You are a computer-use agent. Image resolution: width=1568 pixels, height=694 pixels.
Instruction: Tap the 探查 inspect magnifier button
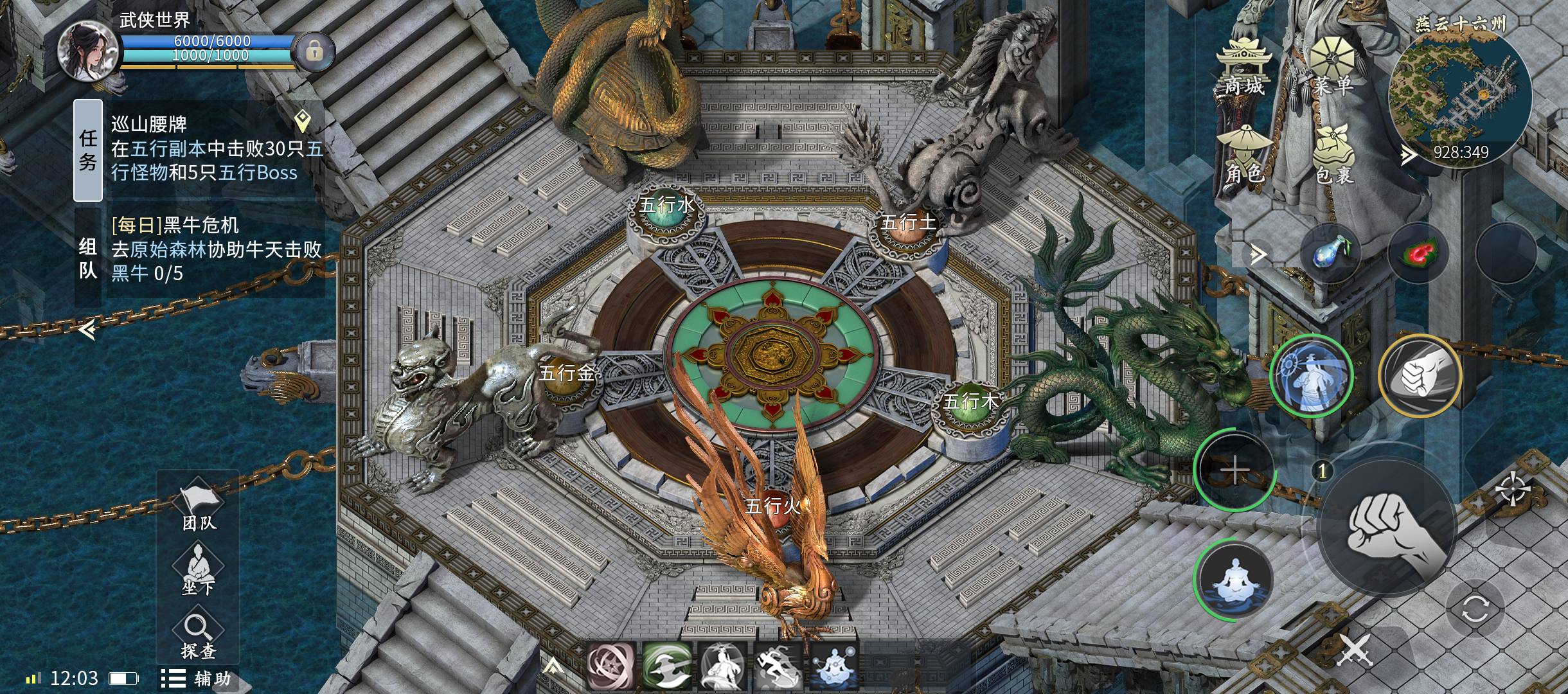coord(198,635)
